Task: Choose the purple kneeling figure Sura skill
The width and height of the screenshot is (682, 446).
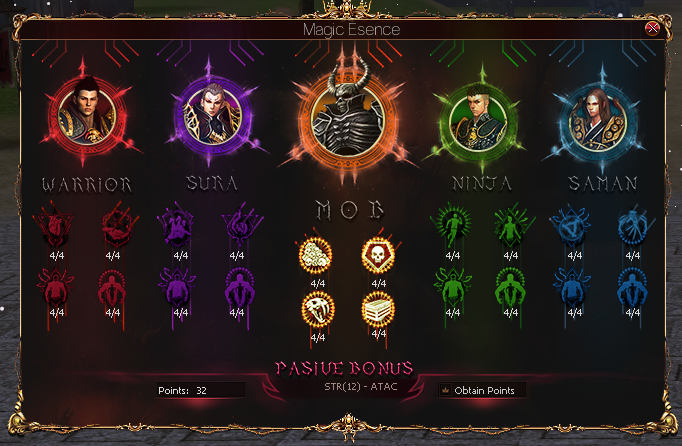Action: (x=178, y=226)
